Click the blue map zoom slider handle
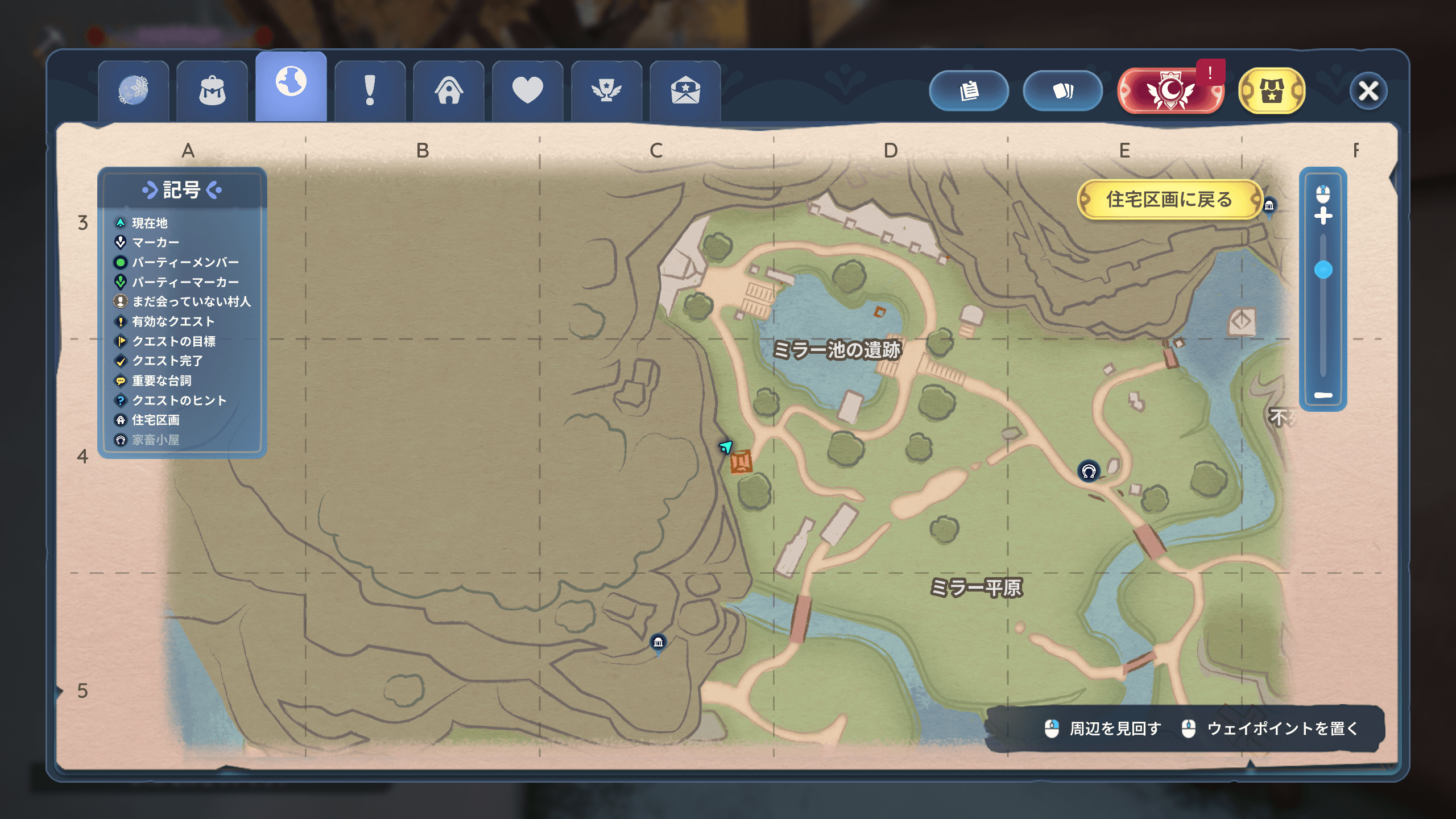 coord(1323,270)
